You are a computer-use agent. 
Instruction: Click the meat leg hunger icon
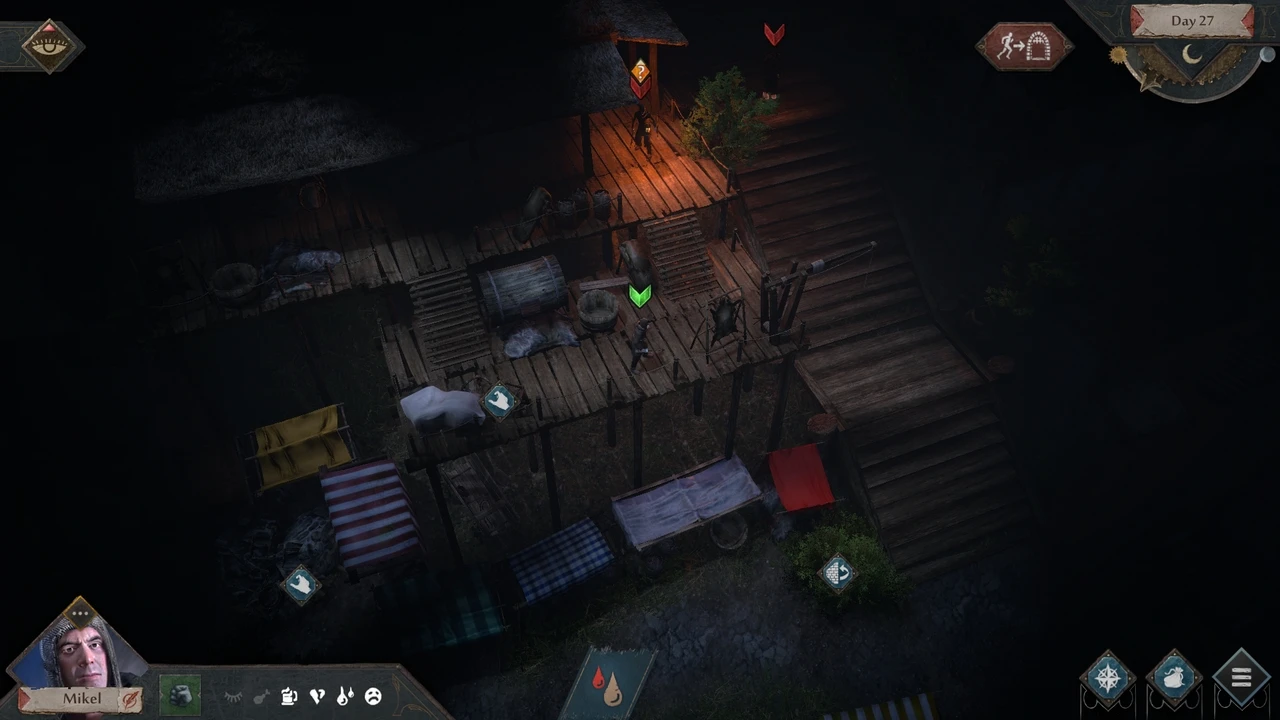(261, 696)
